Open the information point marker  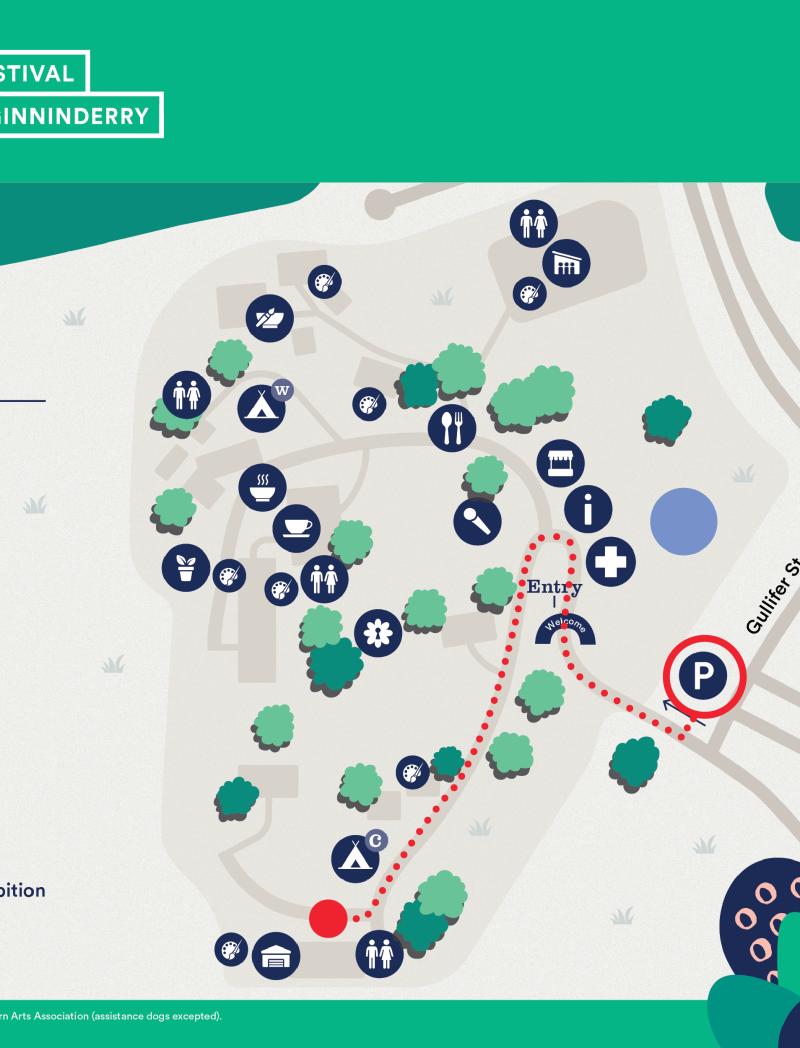click(x=588, y=509)
